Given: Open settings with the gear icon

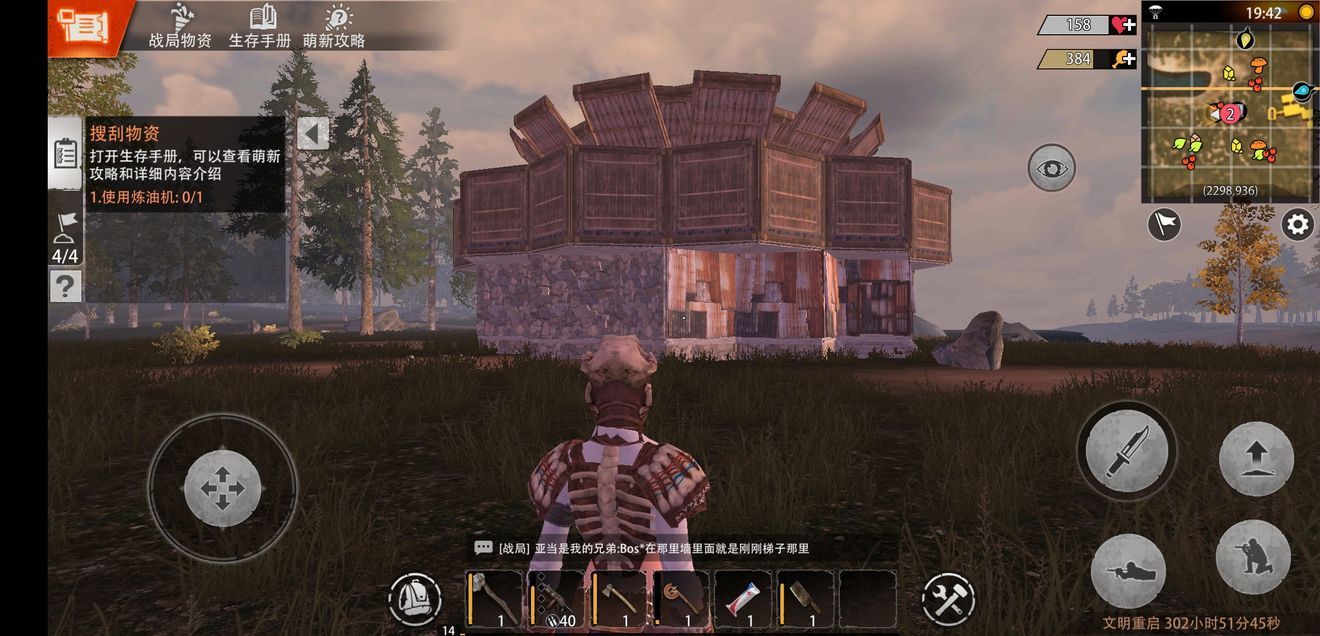Looking at the screenshot, I should coord(1298,224).
